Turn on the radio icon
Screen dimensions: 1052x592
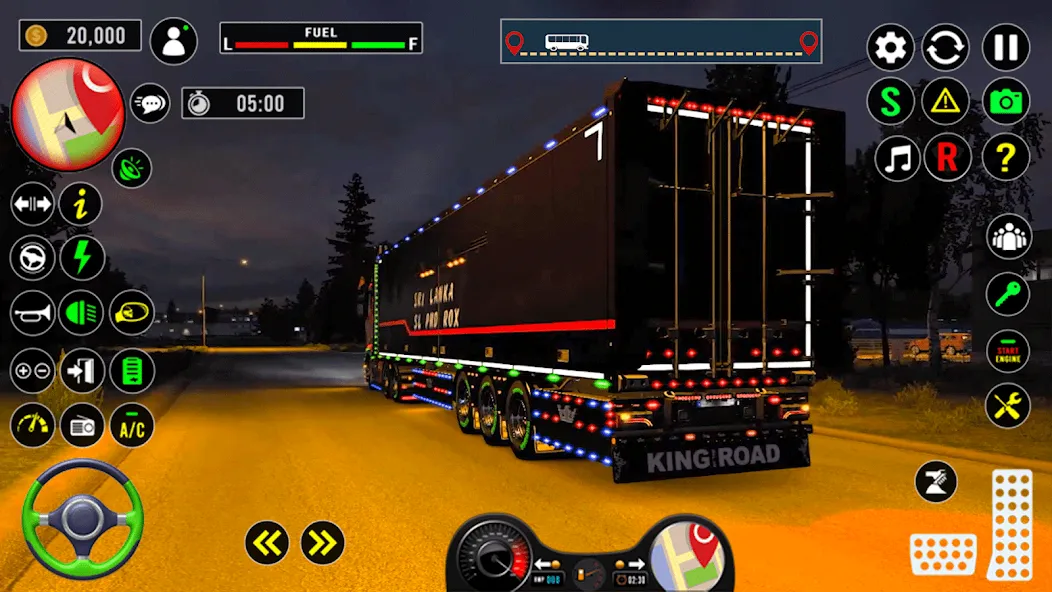[82, 426]
